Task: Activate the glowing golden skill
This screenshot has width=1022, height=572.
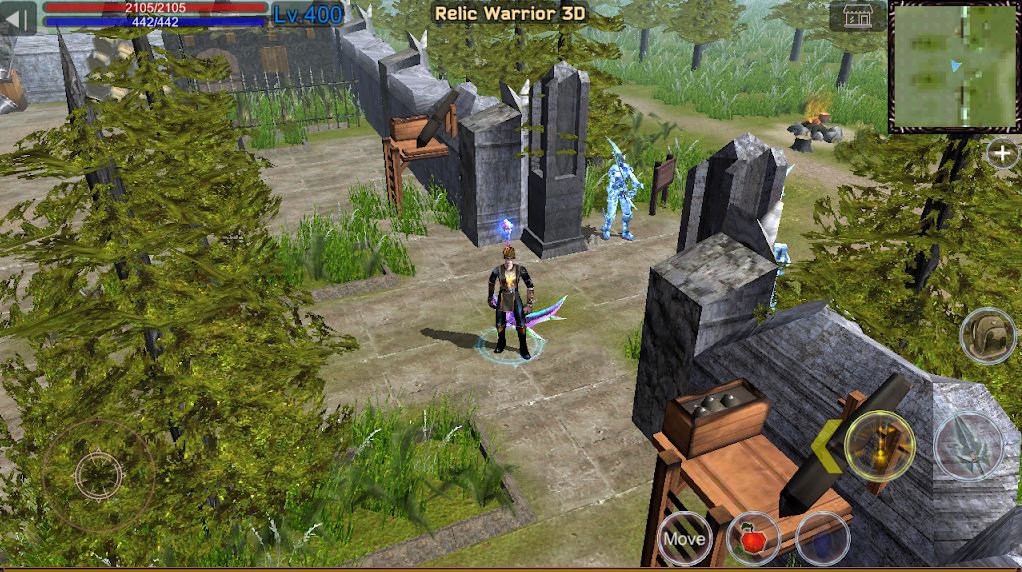Action: pyautogui.click(x=879, y=446)
